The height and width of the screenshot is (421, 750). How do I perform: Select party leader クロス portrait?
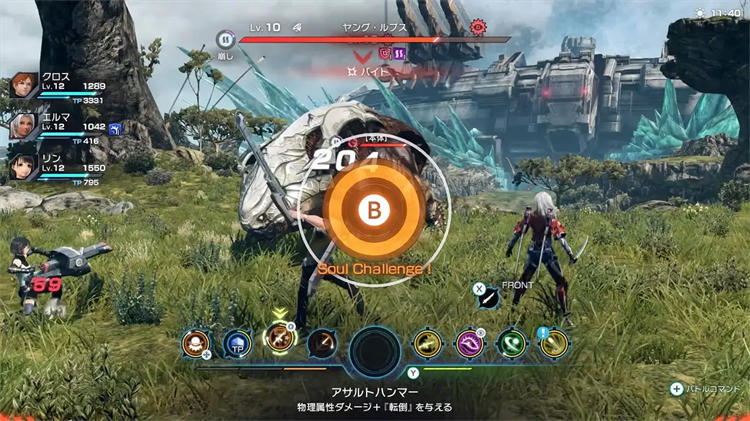22,87
